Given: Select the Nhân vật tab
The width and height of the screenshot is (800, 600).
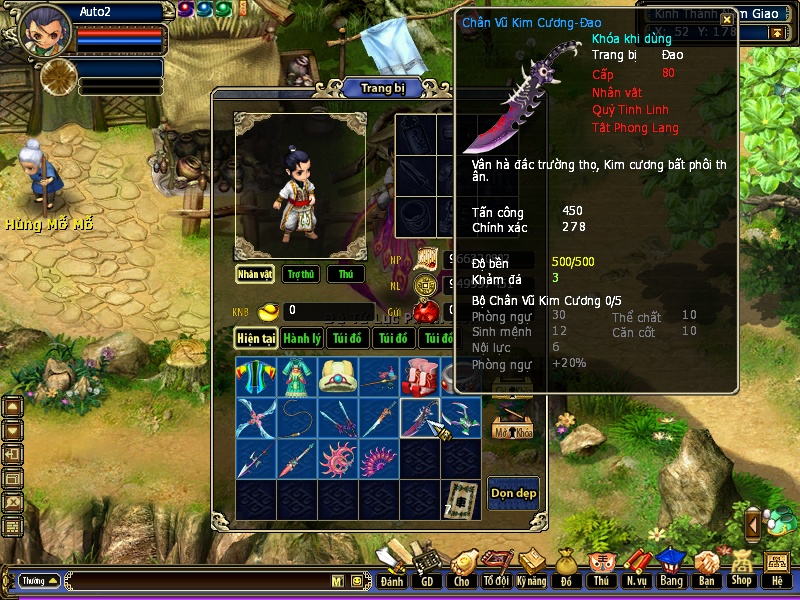Looking at the screenshot, I should [x=255, y=274].
